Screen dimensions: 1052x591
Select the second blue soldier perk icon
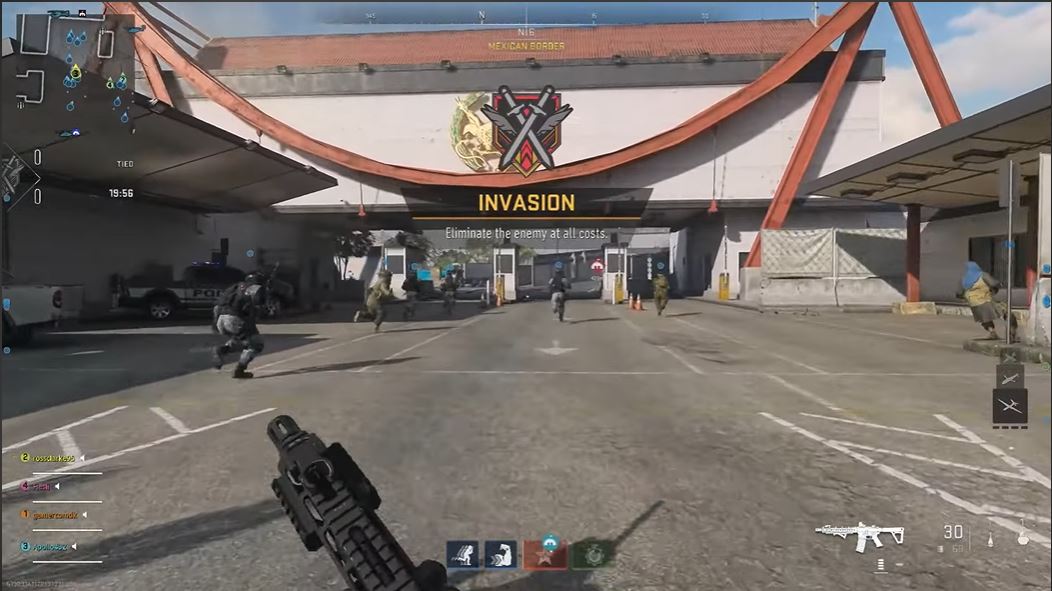click(500, 554)
